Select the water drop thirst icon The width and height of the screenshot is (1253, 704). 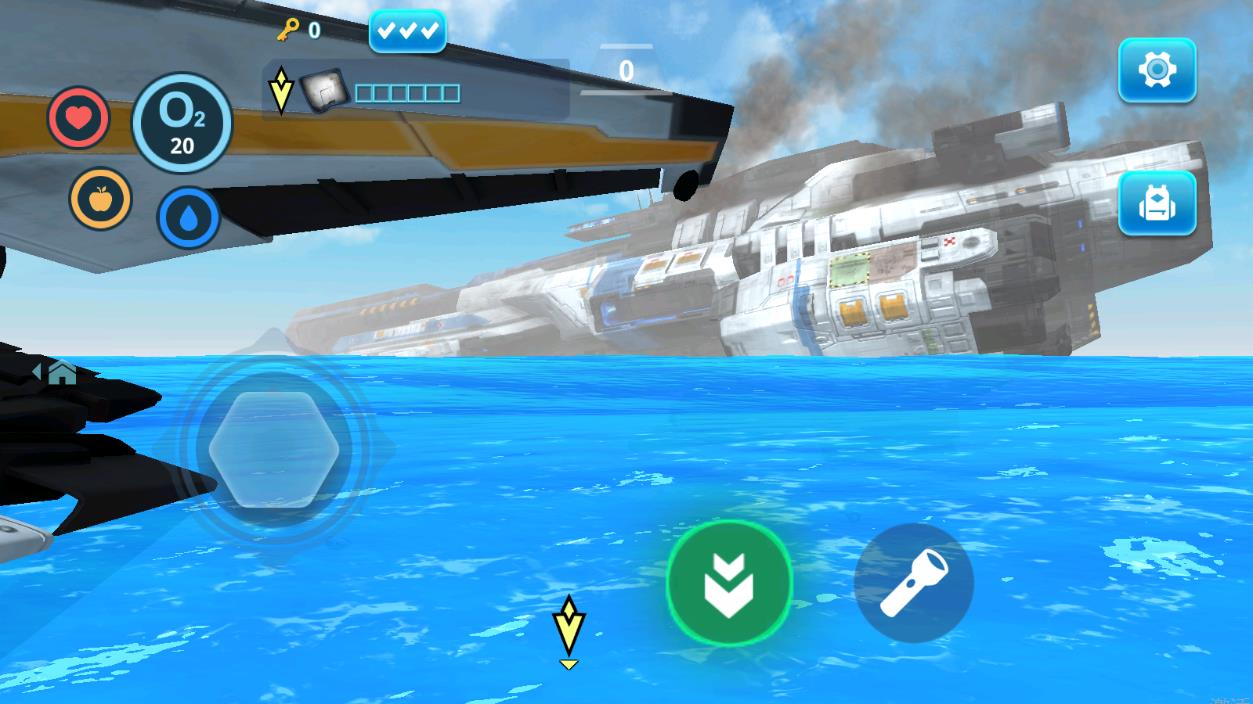[x=188, y=217]
